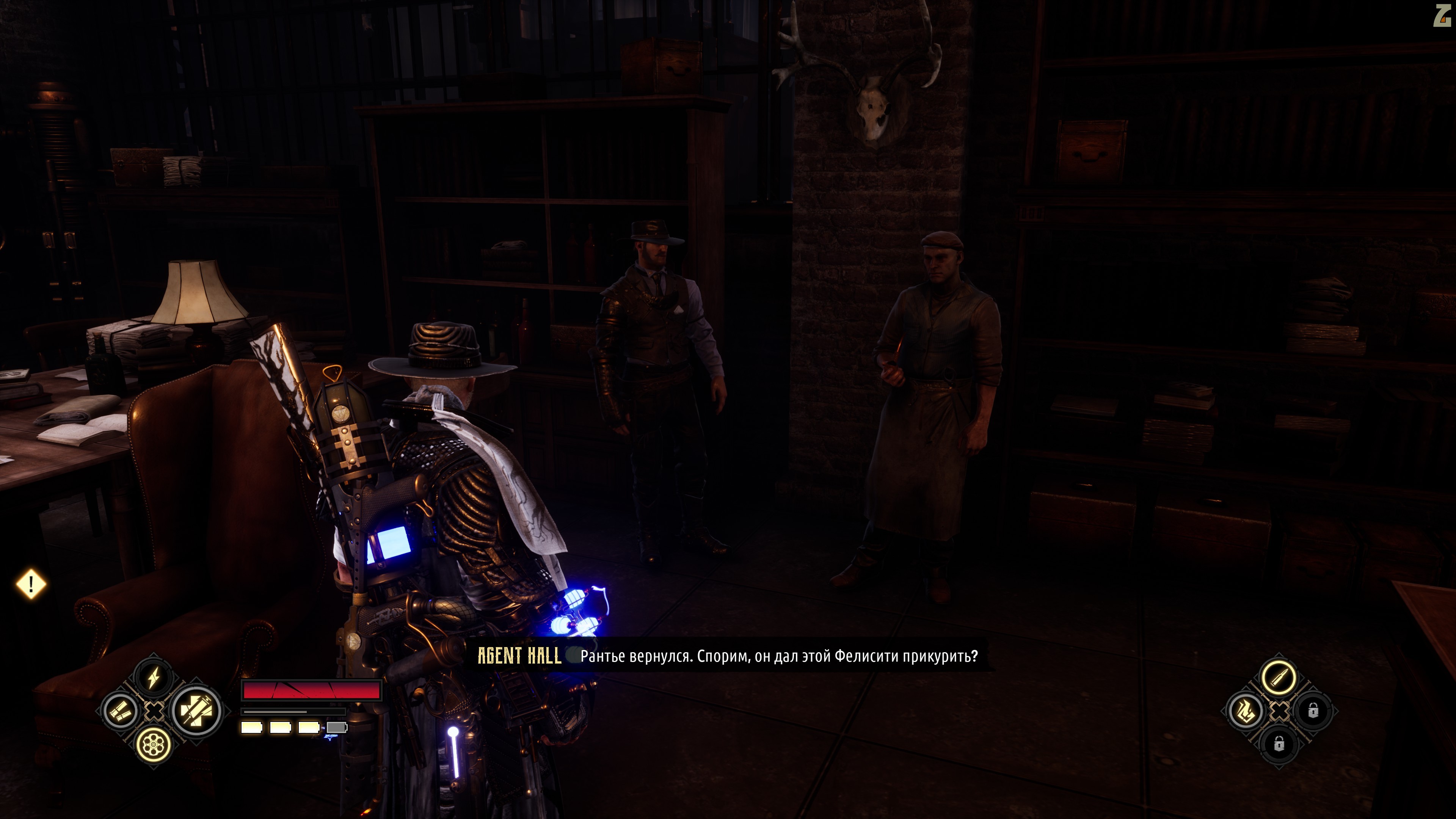Open the exclamation mark objective marker
Image resolution: width=1456 pixels, height=819 pixels.
[31, 584]
